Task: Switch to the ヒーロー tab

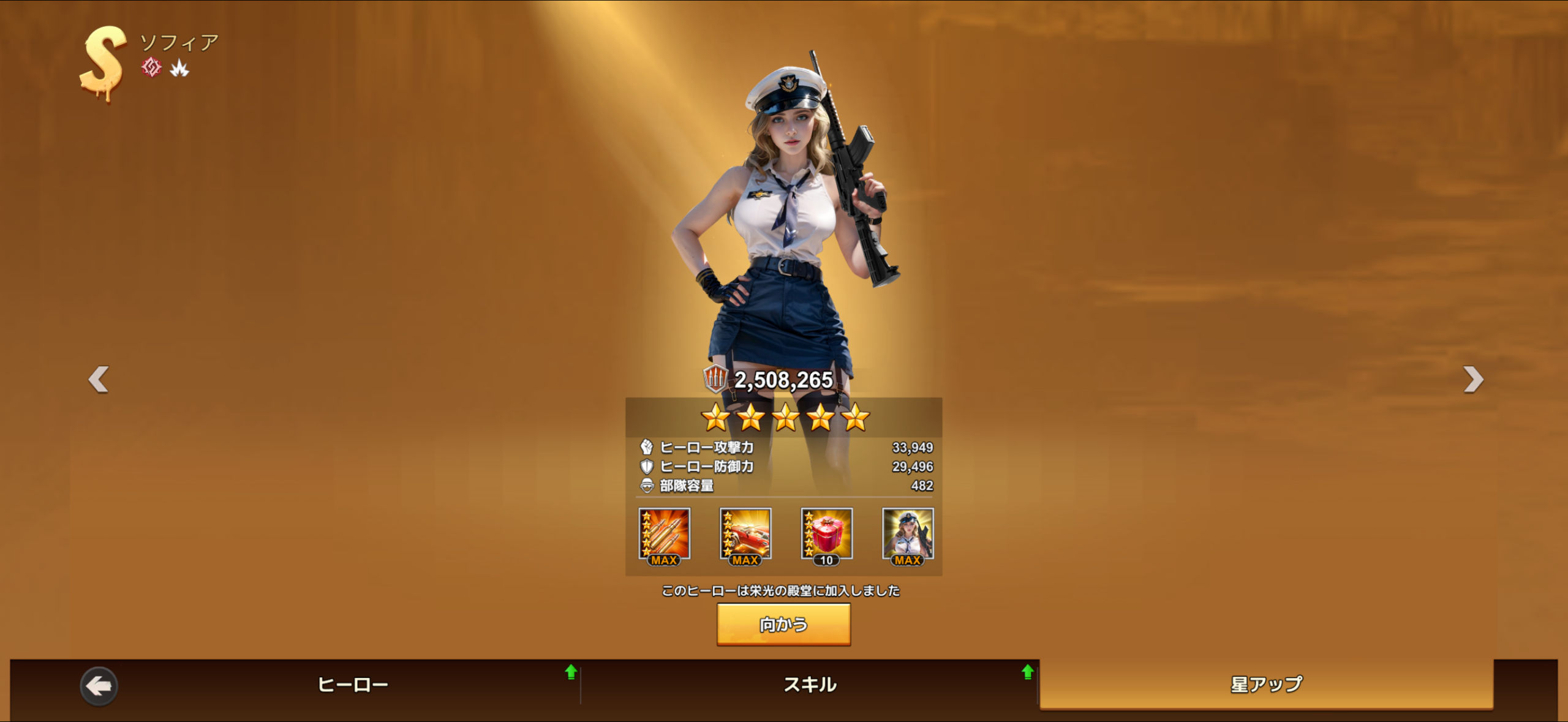Action: click(353, 684)
